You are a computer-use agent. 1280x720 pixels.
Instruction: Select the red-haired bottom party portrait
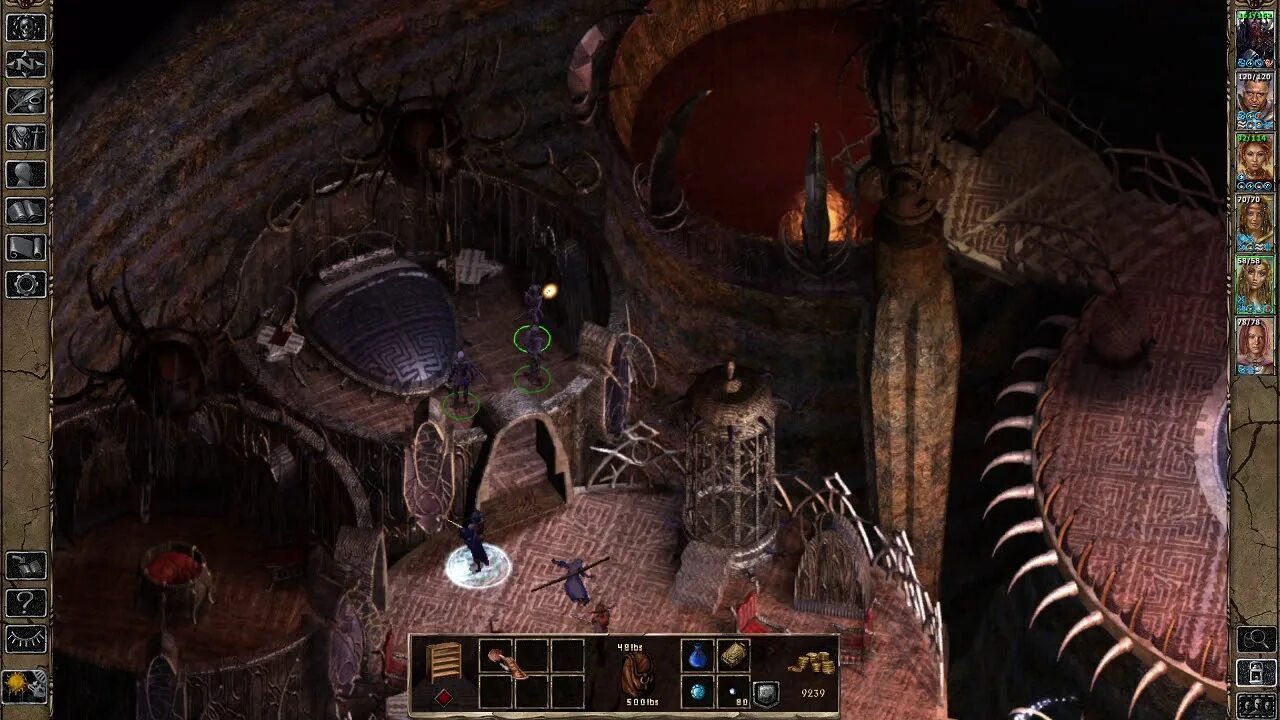(1254, 345)
